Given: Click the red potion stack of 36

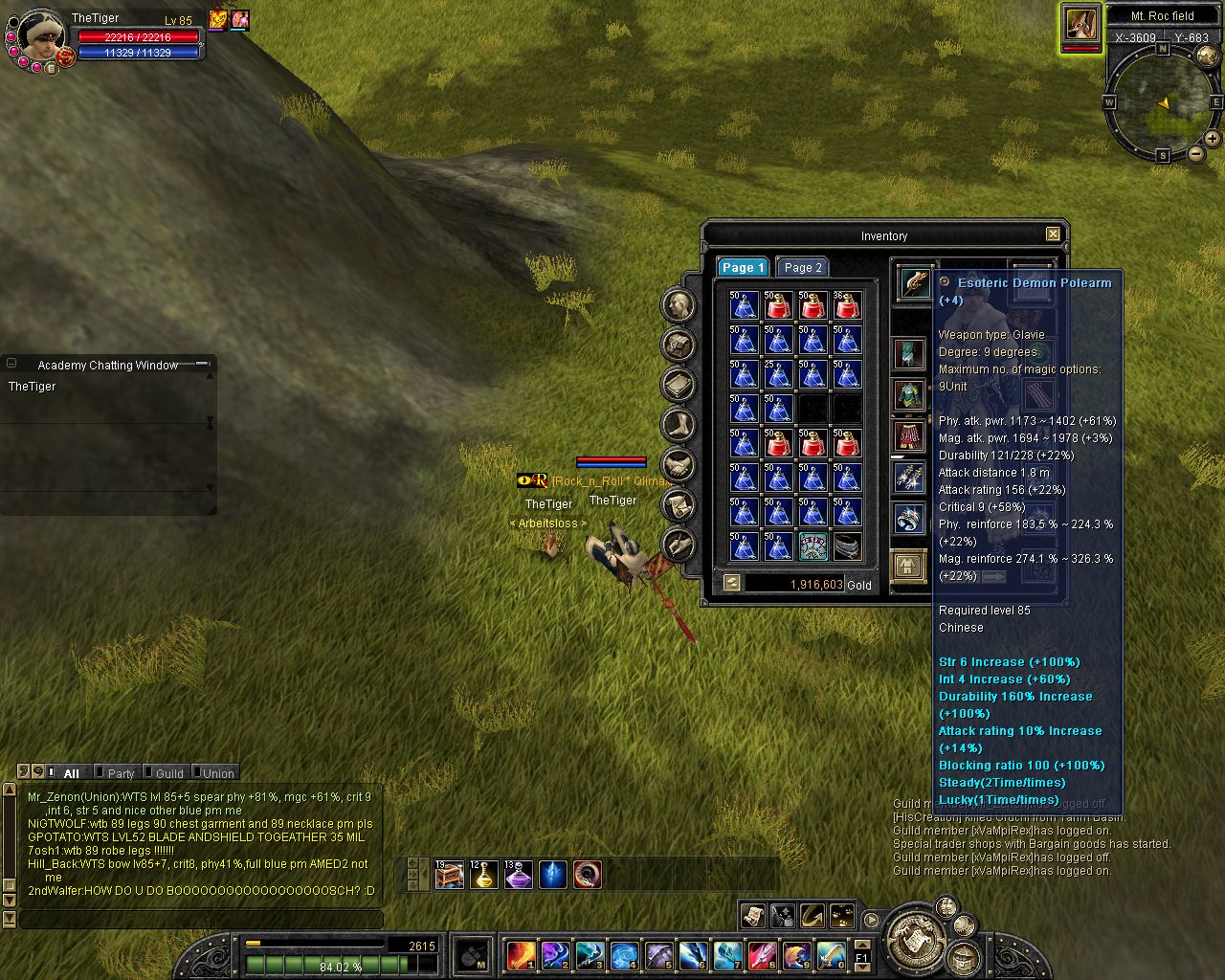Looking at the screenshot, I should [846, 305].
